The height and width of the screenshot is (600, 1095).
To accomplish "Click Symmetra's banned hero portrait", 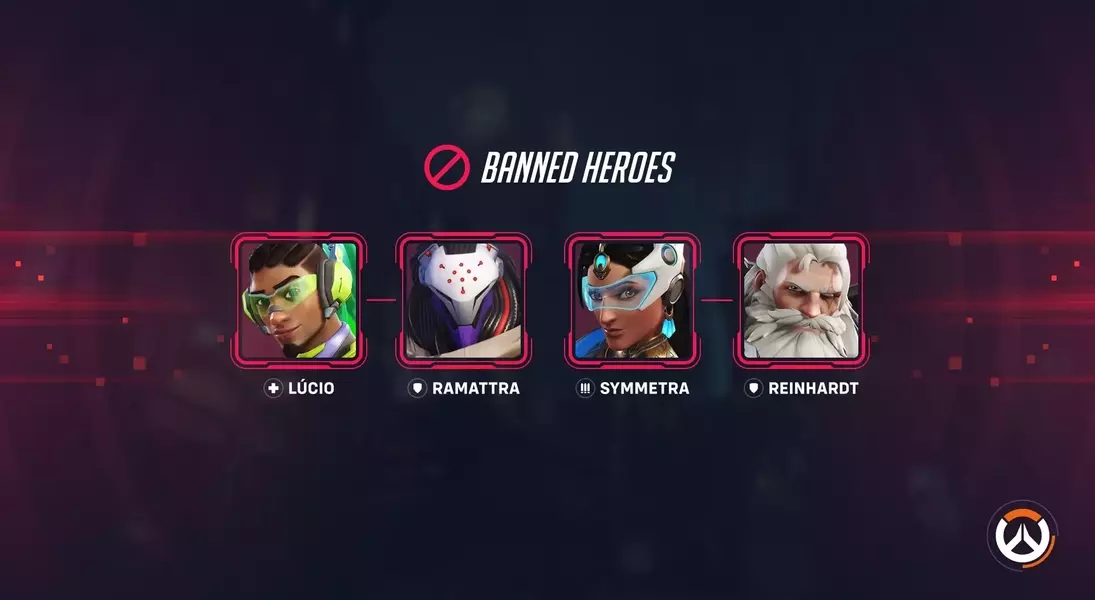I will tap(632, 301).
